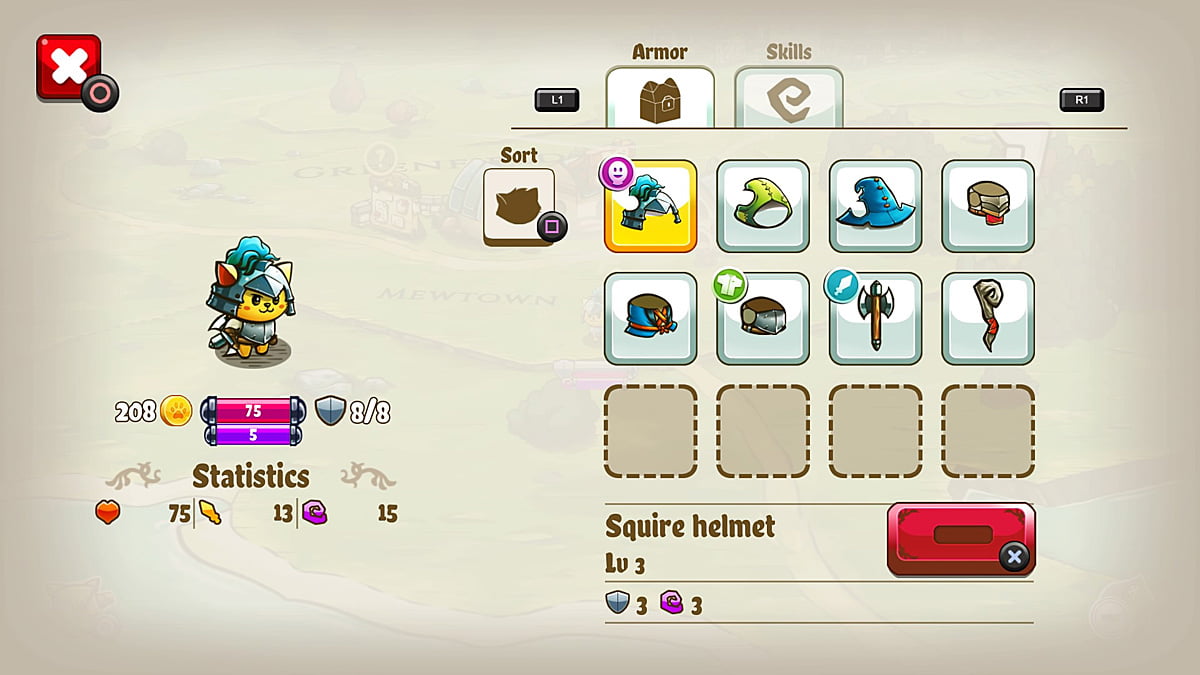Choose the crooked wooden staff

pos(988,318)
